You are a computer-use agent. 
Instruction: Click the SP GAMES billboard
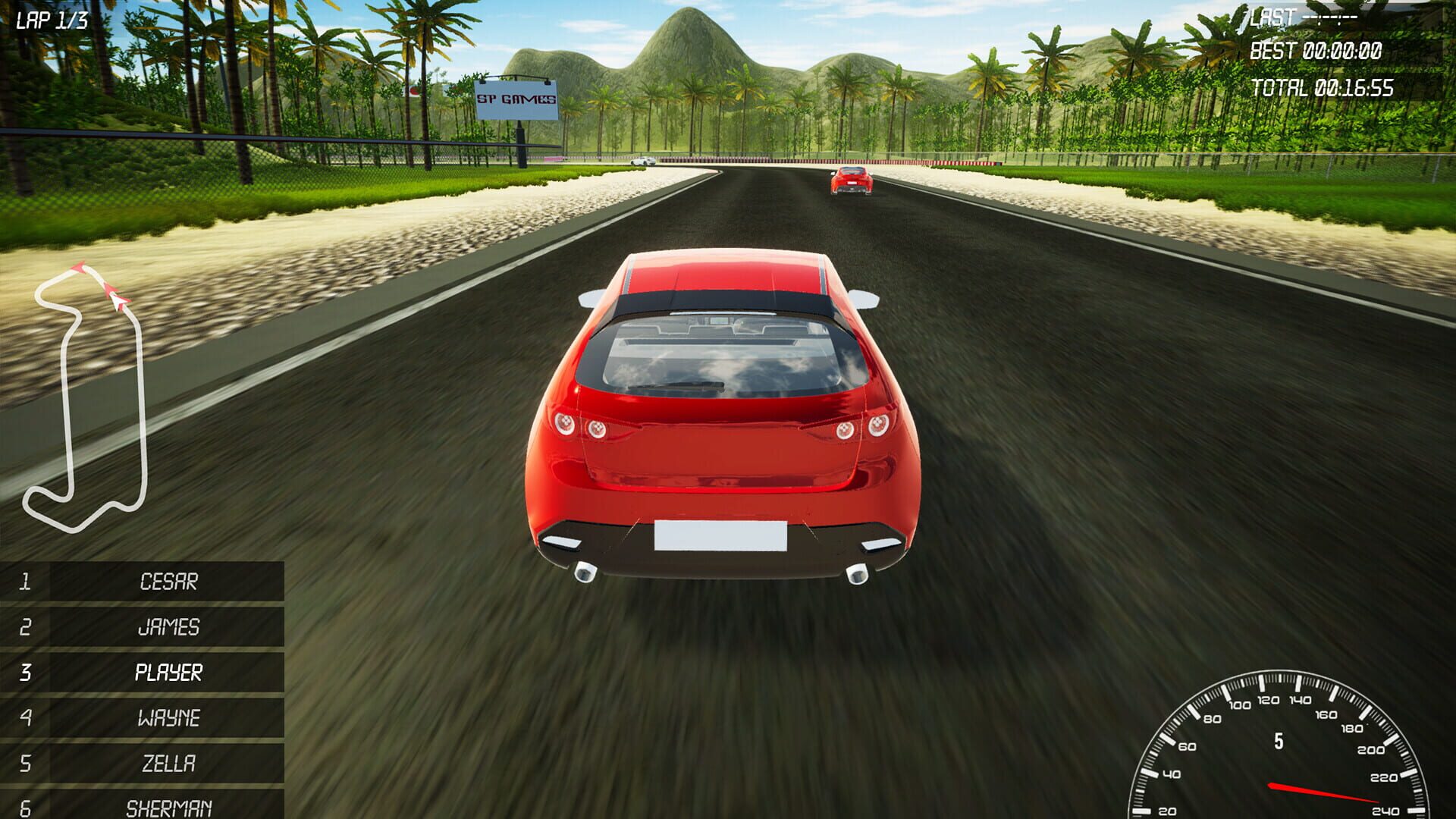(517, 99)
